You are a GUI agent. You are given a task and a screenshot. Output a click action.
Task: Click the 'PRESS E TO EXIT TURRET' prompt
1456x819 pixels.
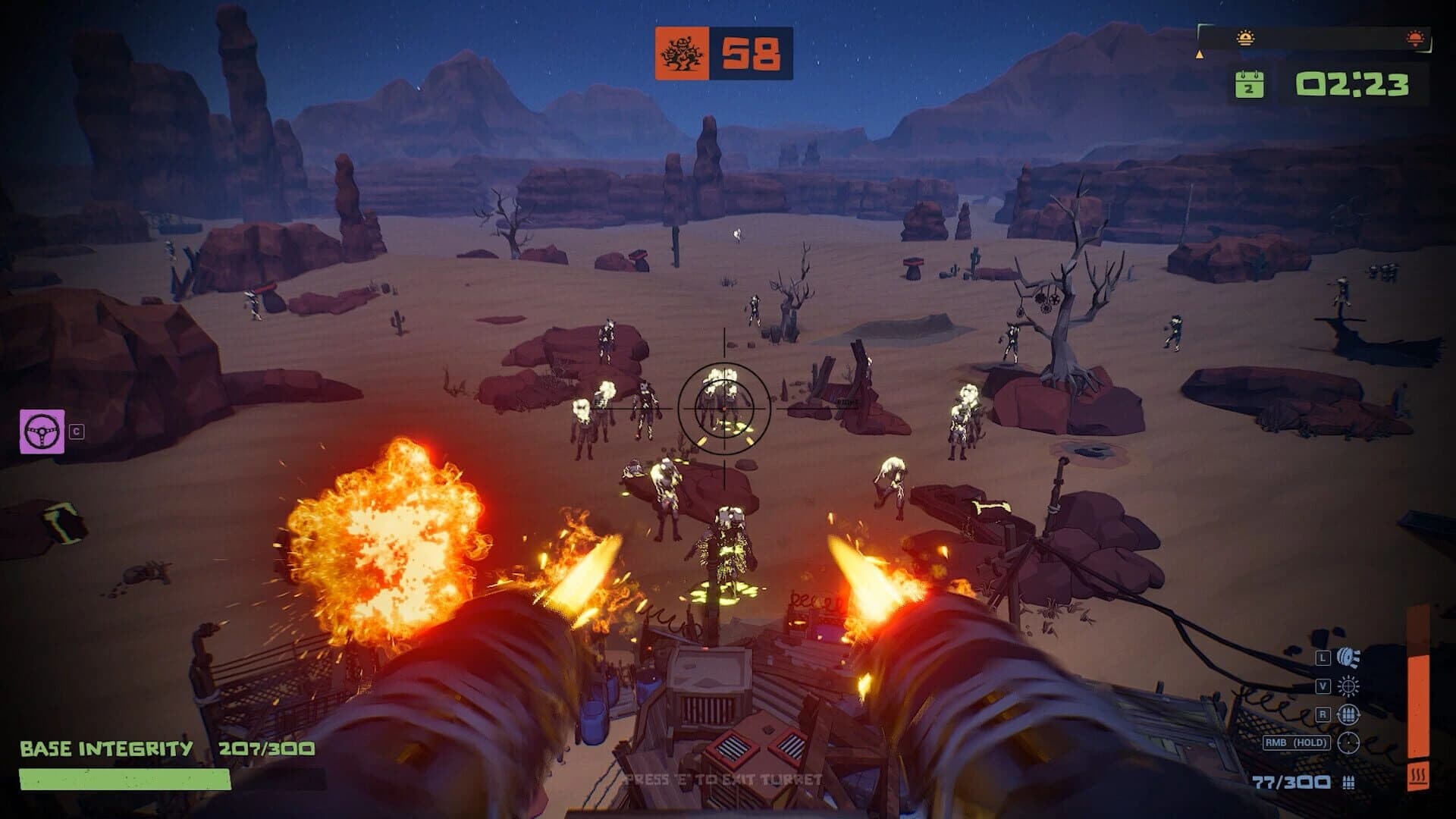(x=722, y=778)
